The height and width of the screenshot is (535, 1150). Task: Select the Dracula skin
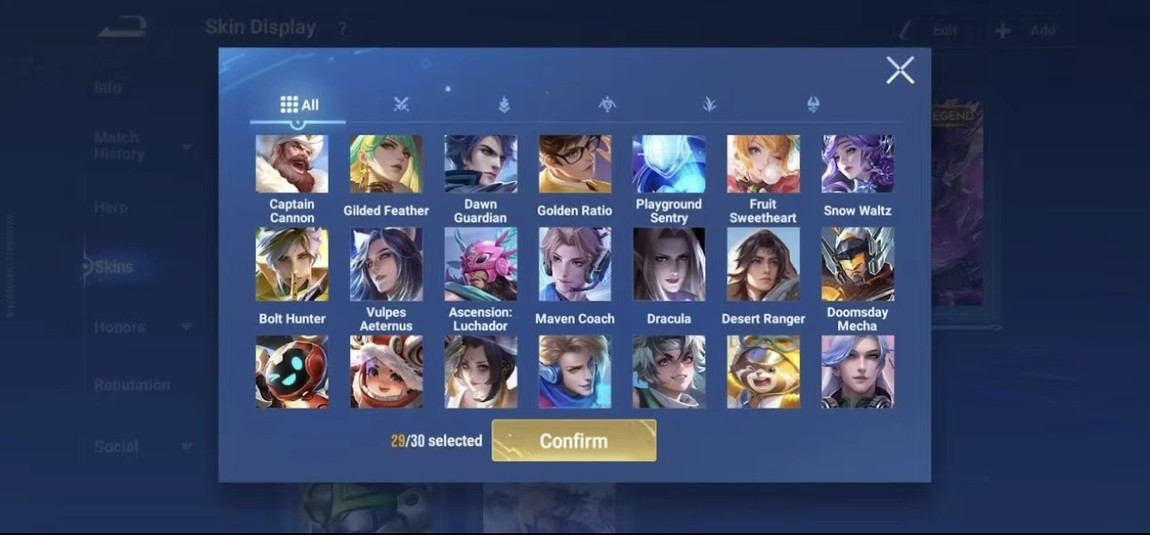click(x=669, y=264)
